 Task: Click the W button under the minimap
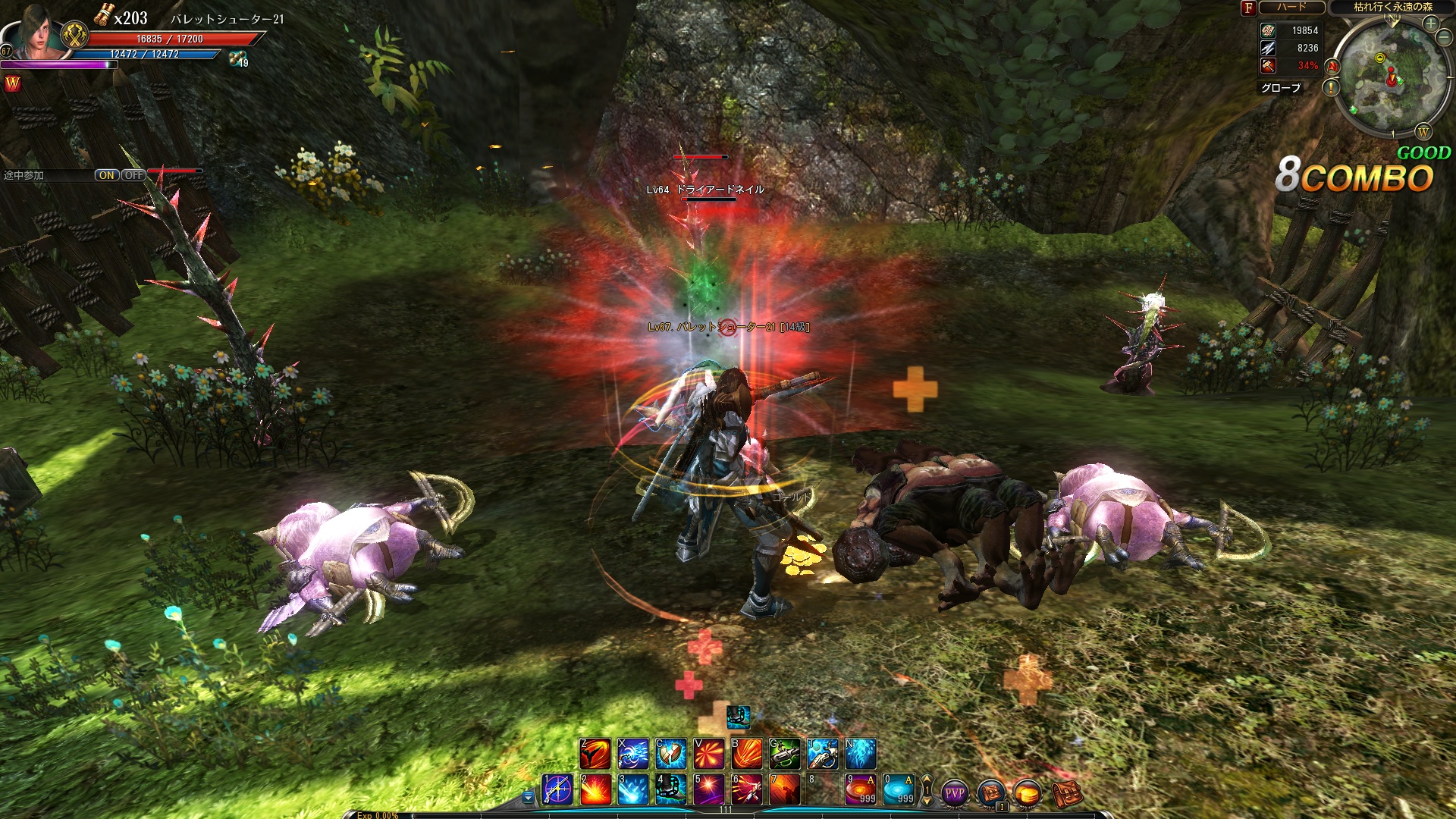1423,133
